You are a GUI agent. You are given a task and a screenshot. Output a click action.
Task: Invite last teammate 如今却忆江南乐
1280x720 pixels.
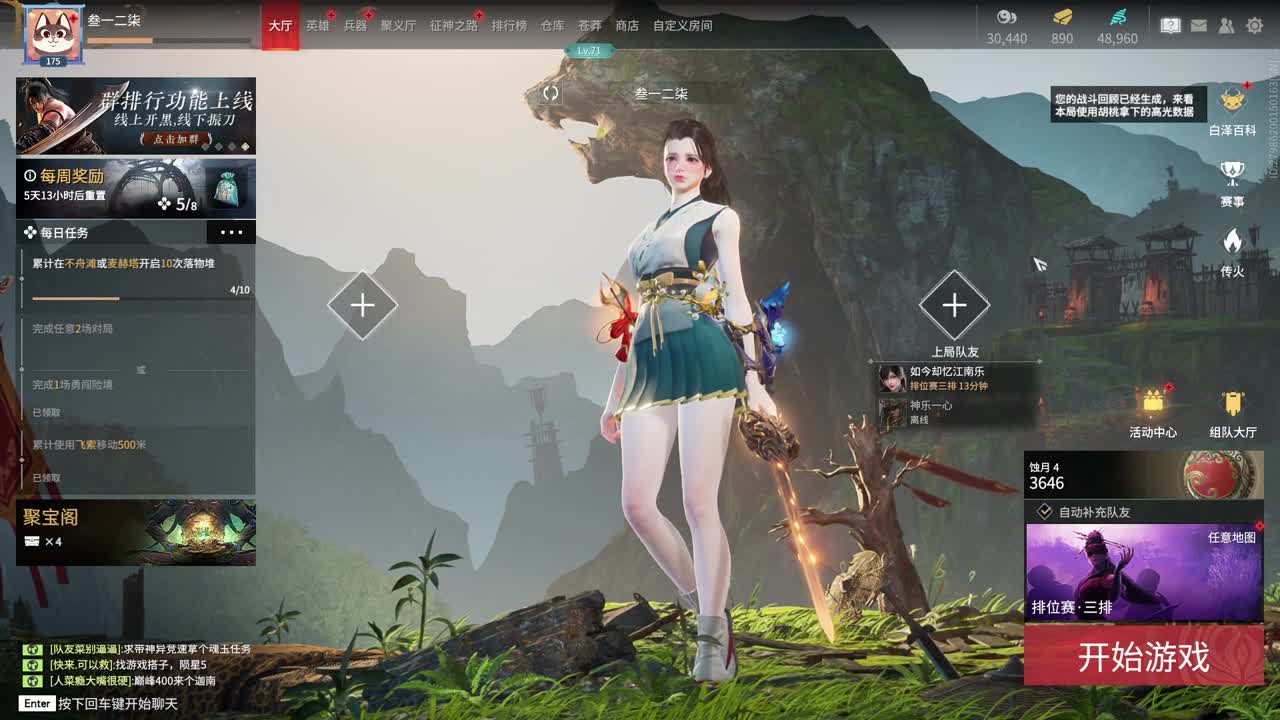[x=946, y=378]
